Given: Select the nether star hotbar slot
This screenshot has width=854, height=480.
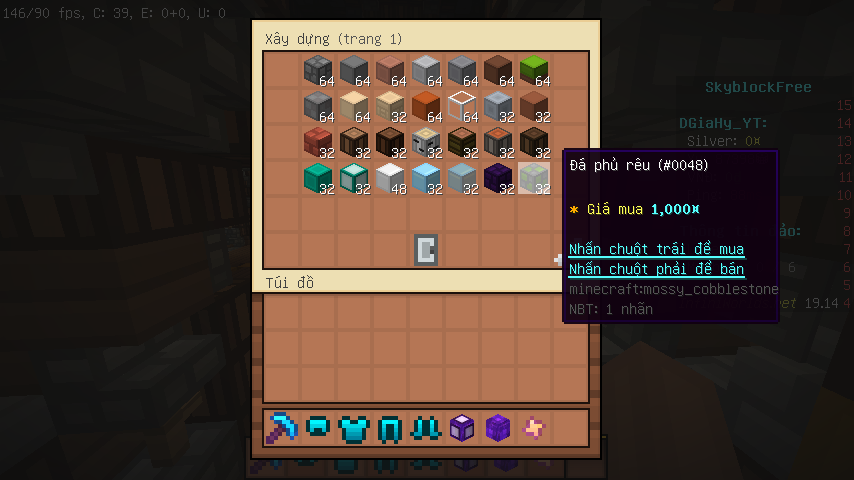Looking at the screenshot, I should click(x=534, y=428).
